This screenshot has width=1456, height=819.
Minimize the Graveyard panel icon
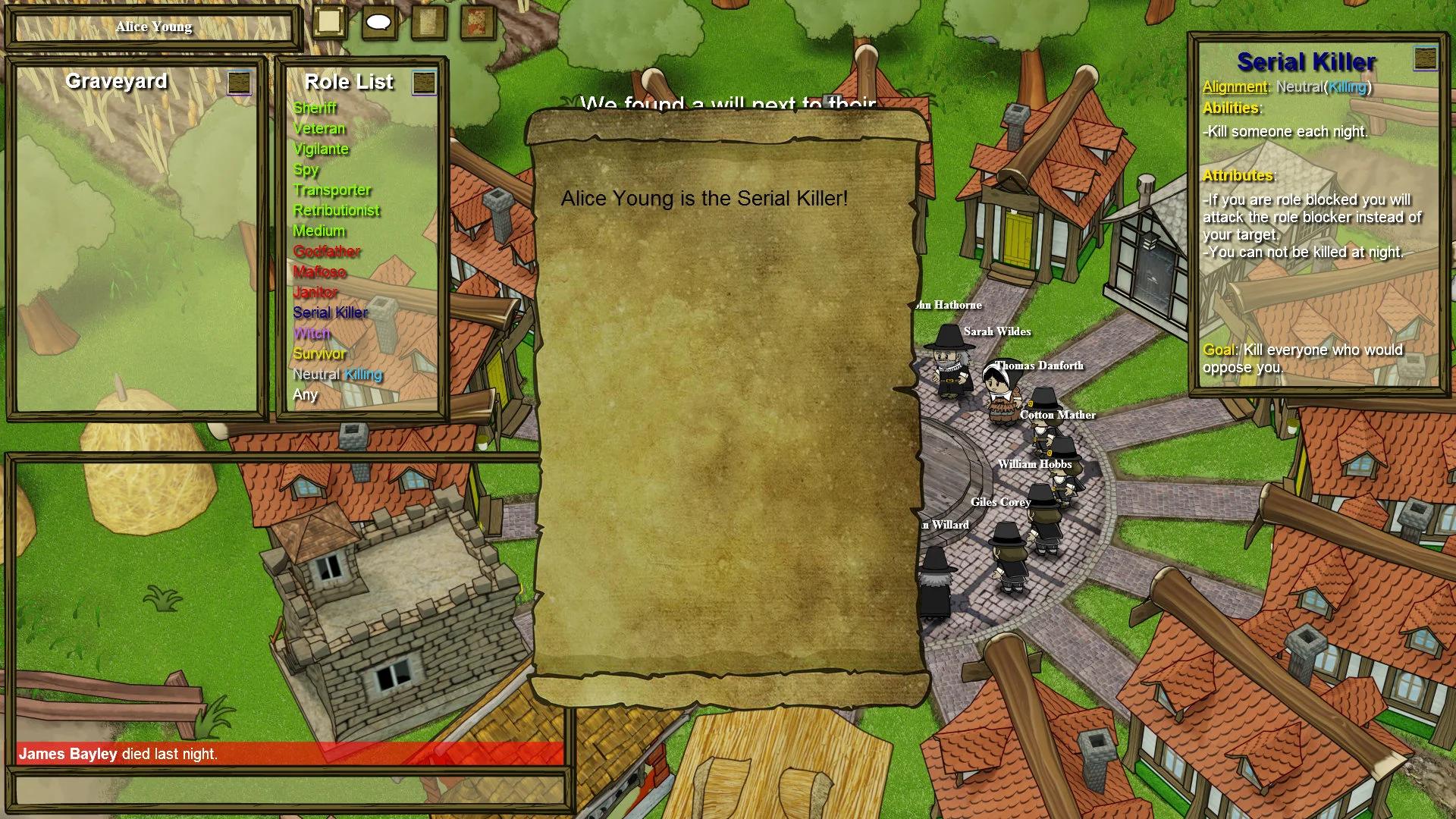coord(240,82)
